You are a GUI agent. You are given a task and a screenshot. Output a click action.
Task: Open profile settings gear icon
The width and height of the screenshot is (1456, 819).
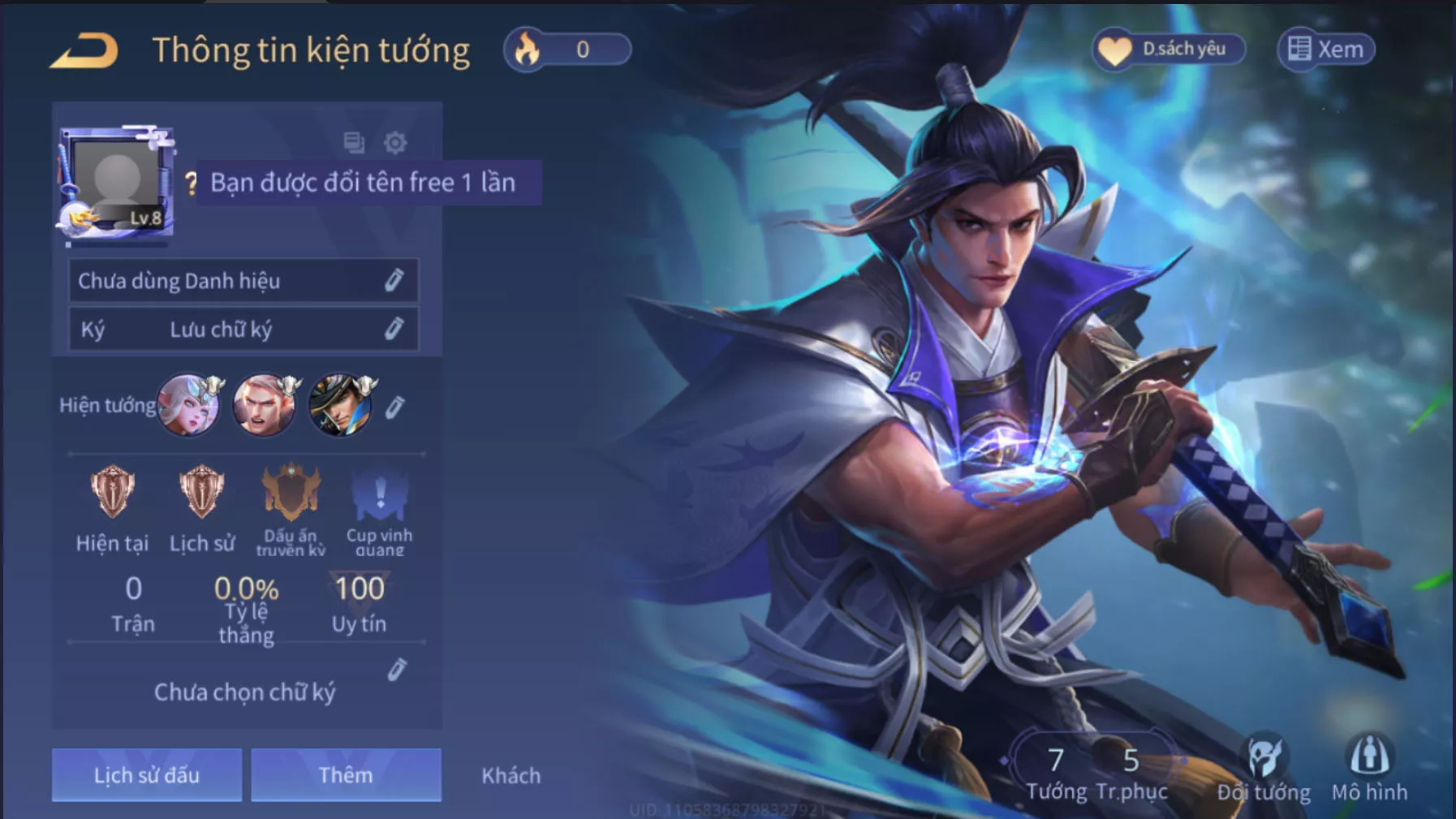[395, 143]
